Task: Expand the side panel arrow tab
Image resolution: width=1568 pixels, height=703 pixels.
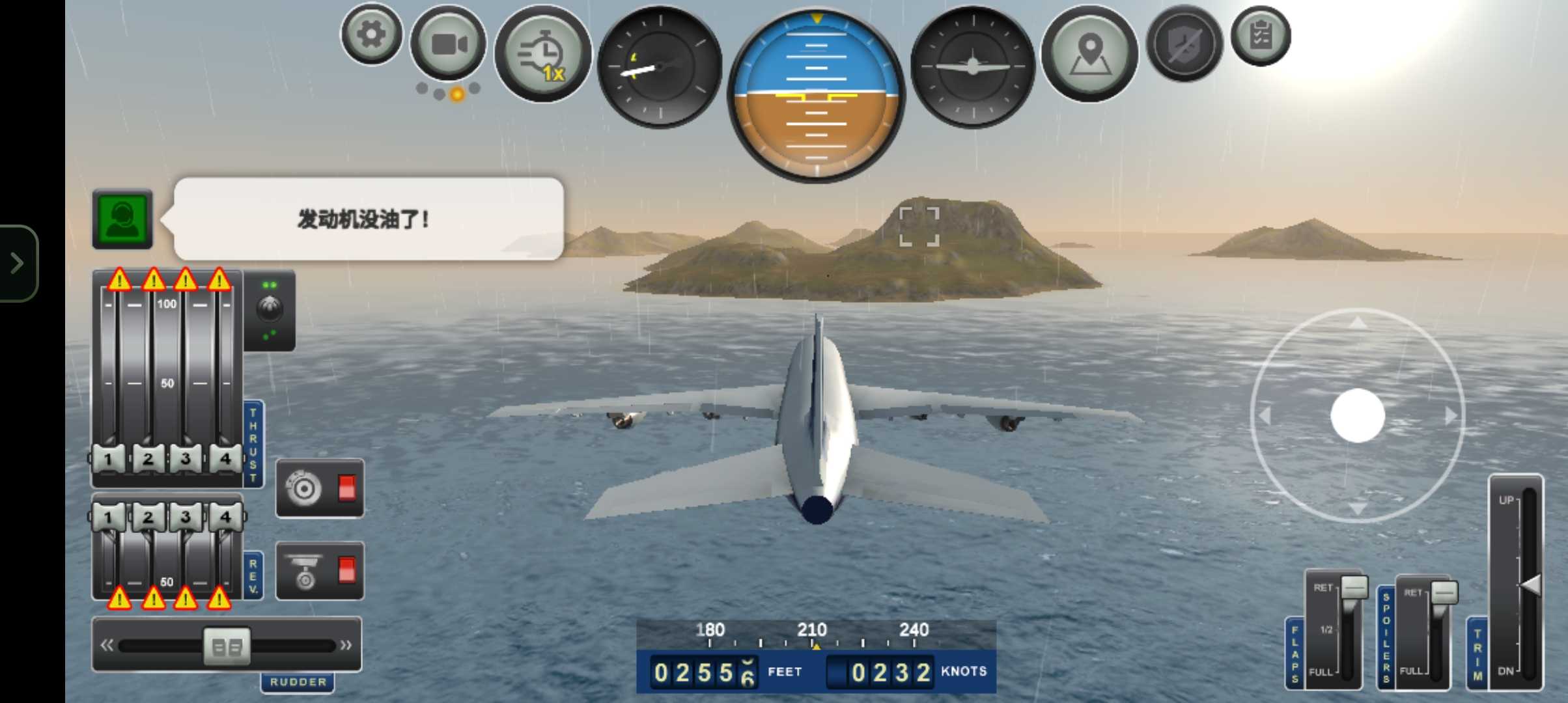Action: tap(18, 263)
